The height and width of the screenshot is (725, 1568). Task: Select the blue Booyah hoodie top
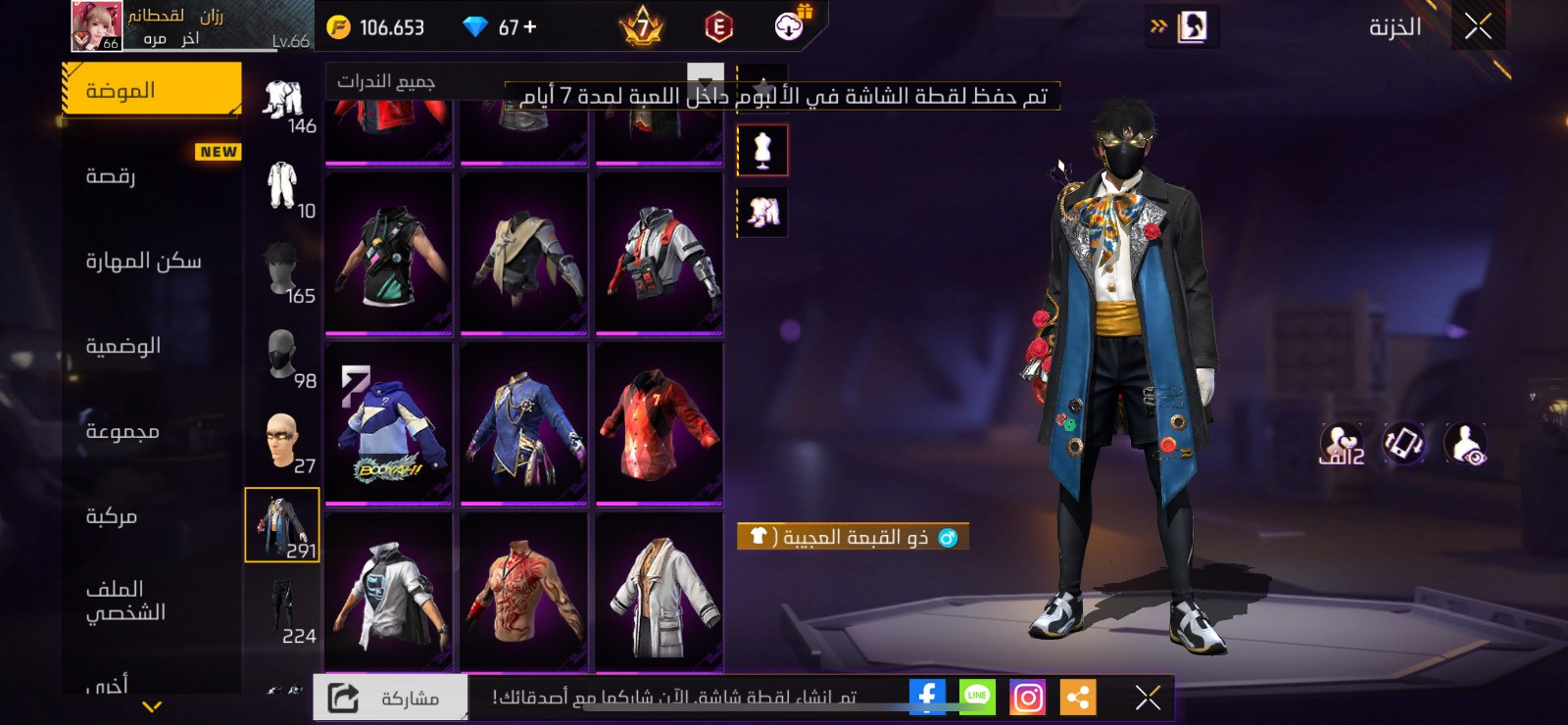(389, 423)
